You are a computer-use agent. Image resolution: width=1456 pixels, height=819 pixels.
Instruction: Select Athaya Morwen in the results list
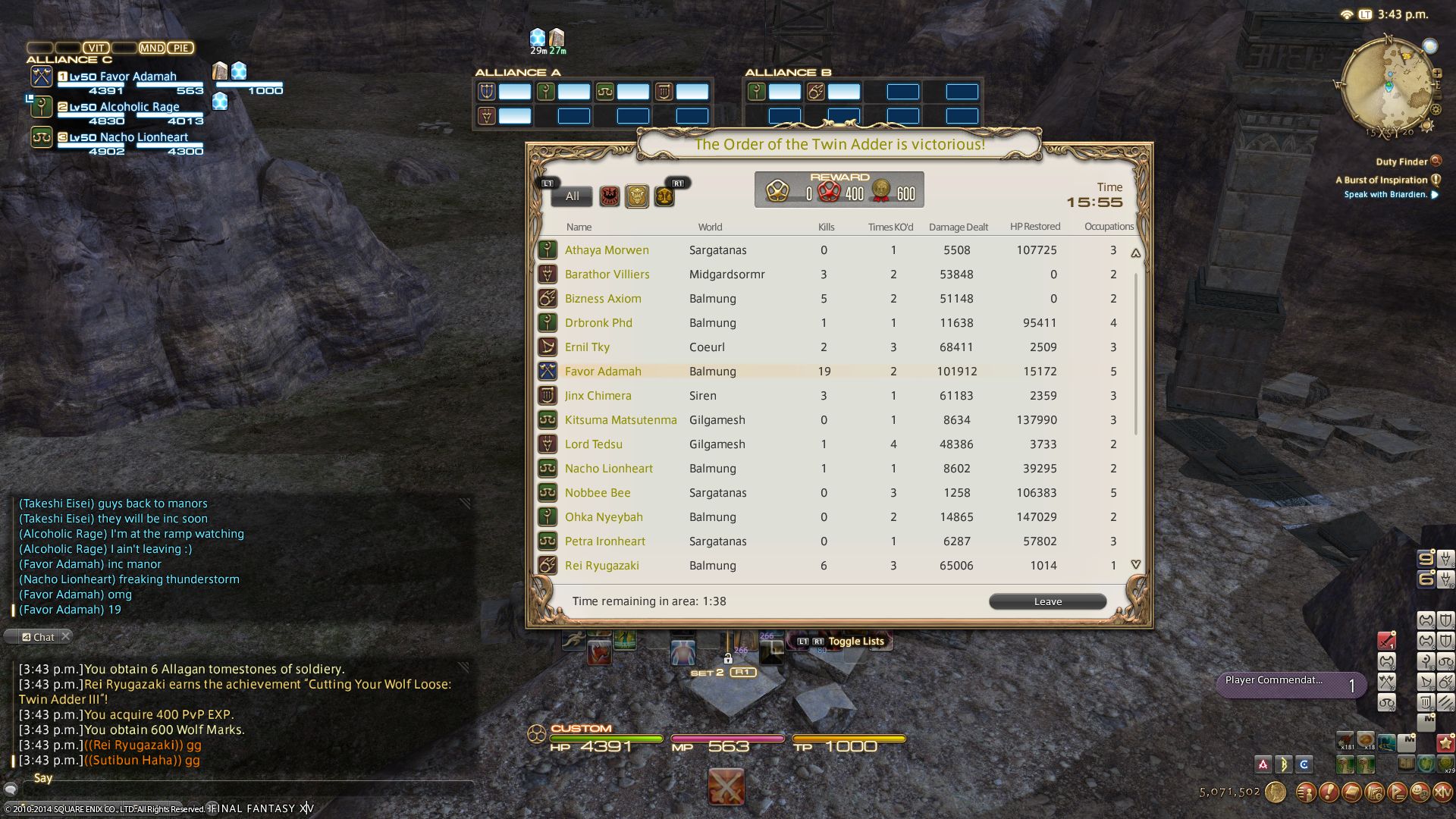[607, 250]
